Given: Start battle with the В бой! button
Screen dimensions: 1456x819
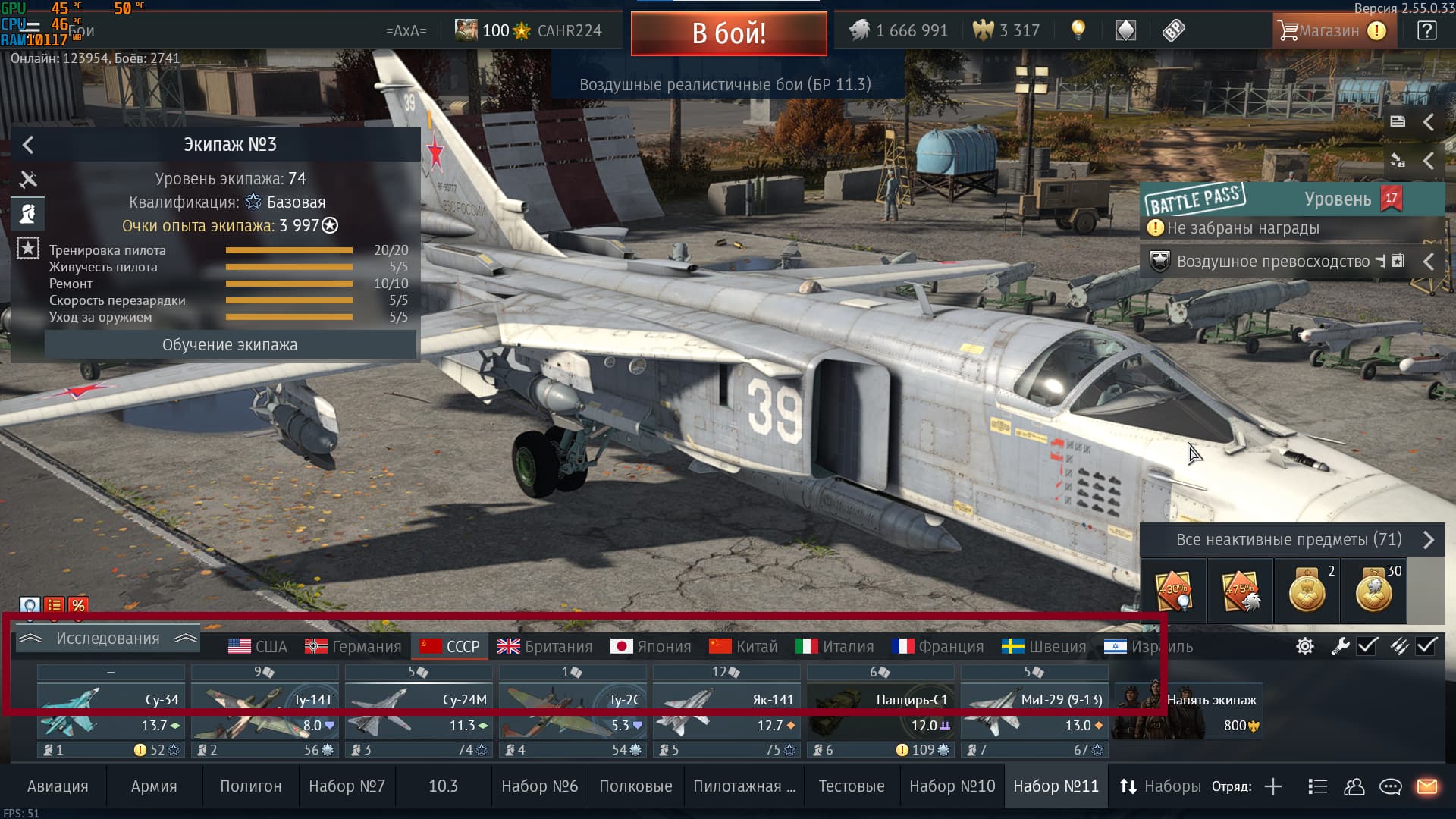Looking at the screenshot, I should [728, 33].
